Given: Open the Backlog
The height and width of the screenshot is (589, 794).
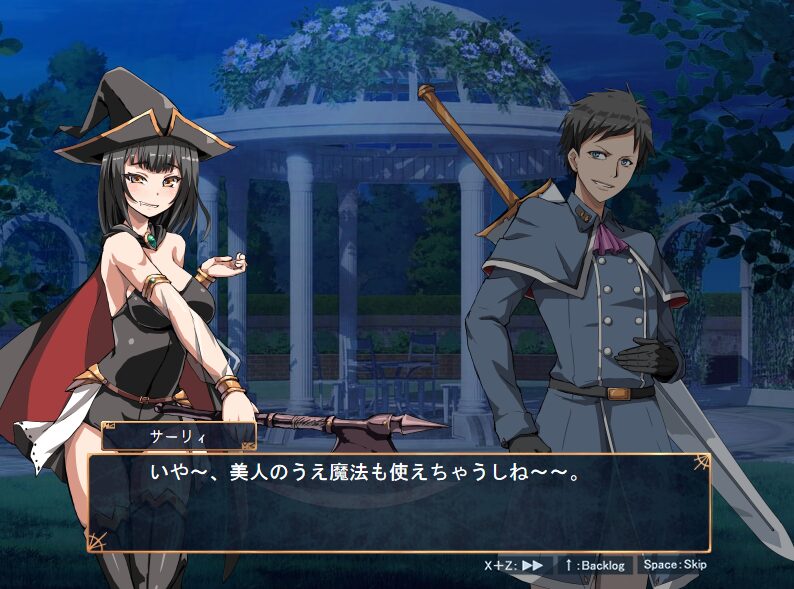Looking at the screenshot, I should point(594,565).
